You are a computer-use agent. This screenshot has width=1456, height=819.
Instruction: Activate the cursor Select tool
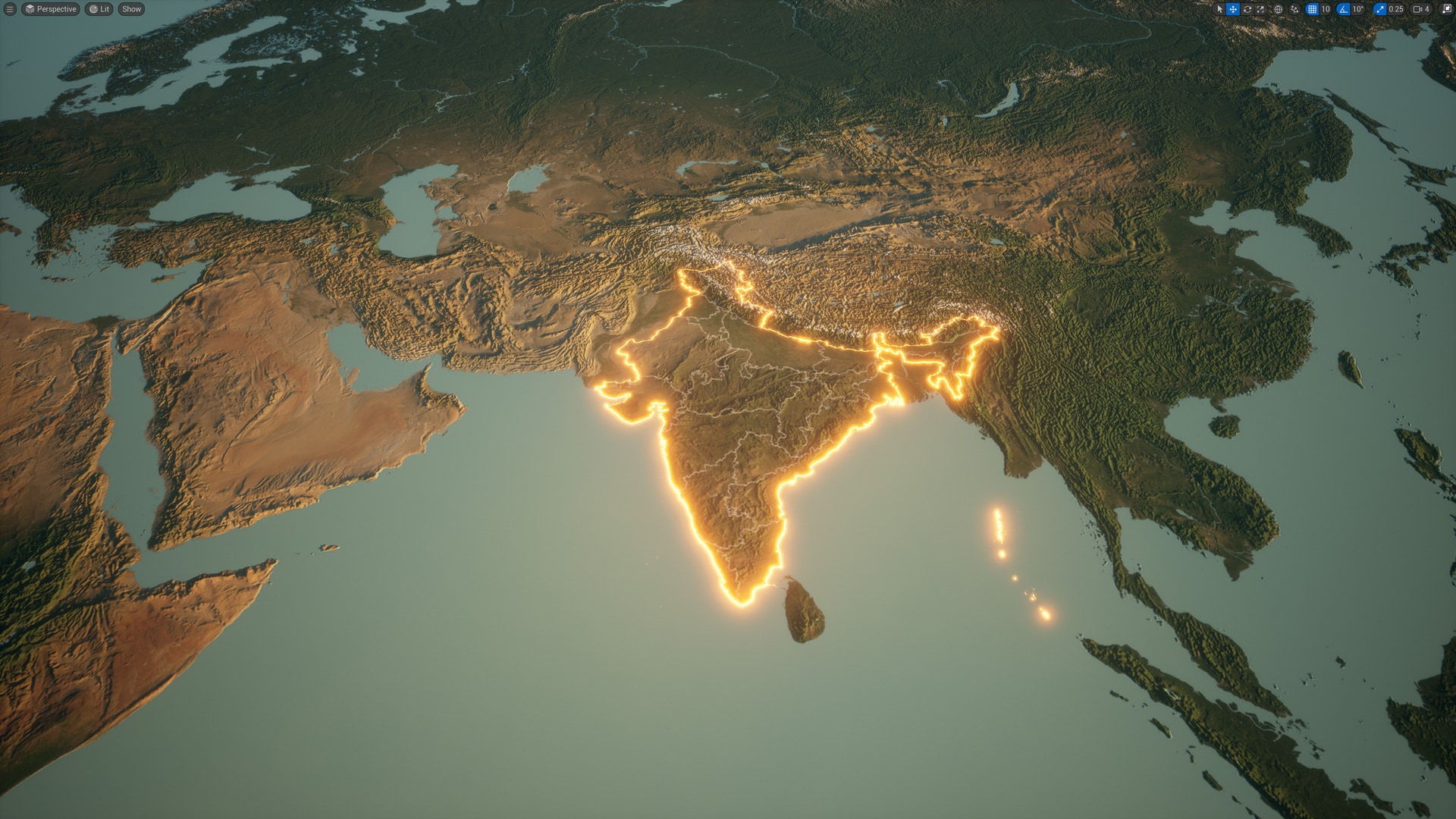pyautogui.click(x=1221, y=9)
